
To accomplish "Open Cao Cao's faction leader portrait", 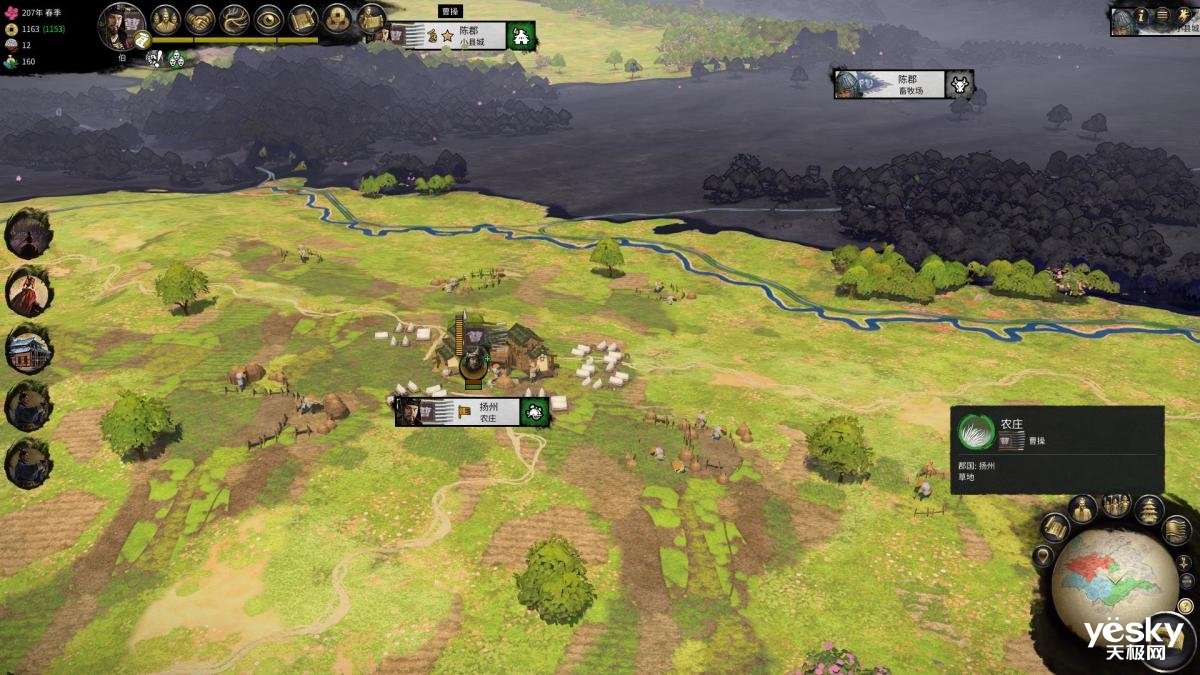I will pyautogui.click(x=121, y=24).
